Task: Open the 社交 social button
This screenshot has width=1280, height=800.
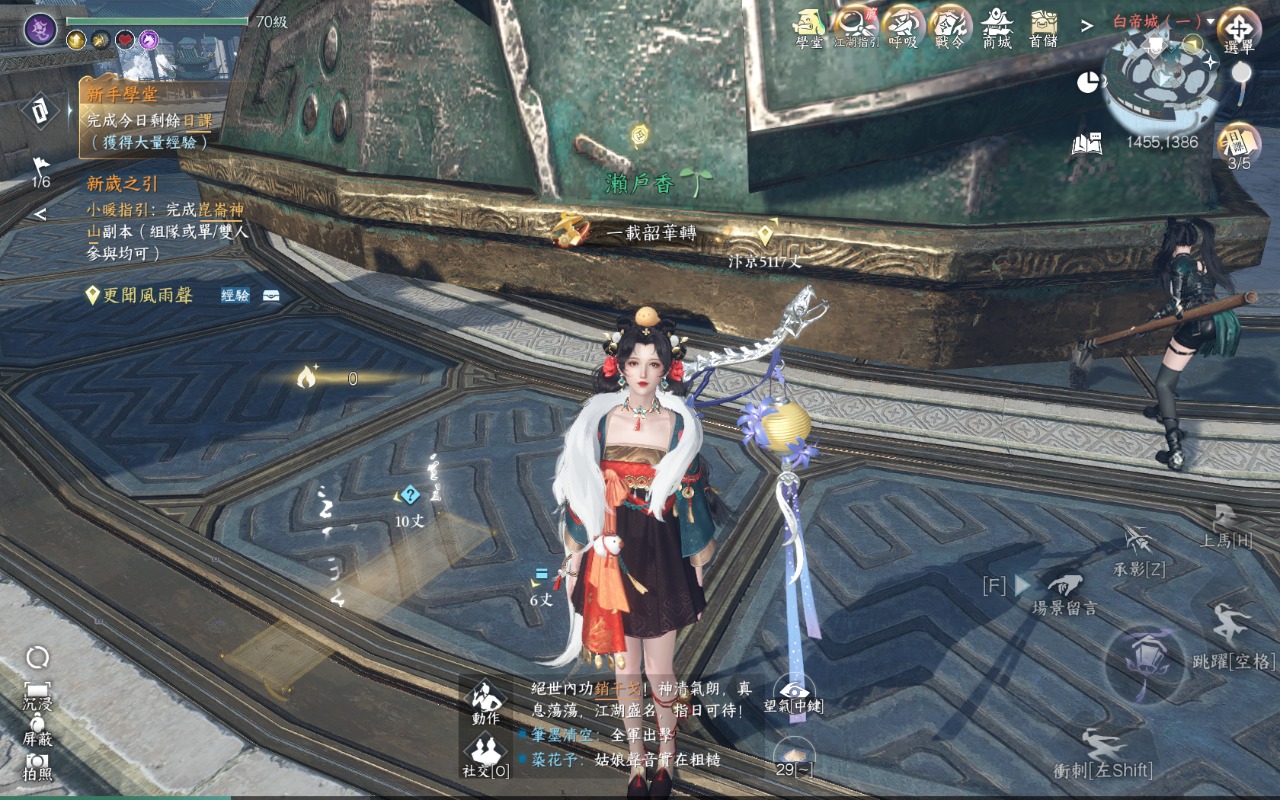Action: 486,754
